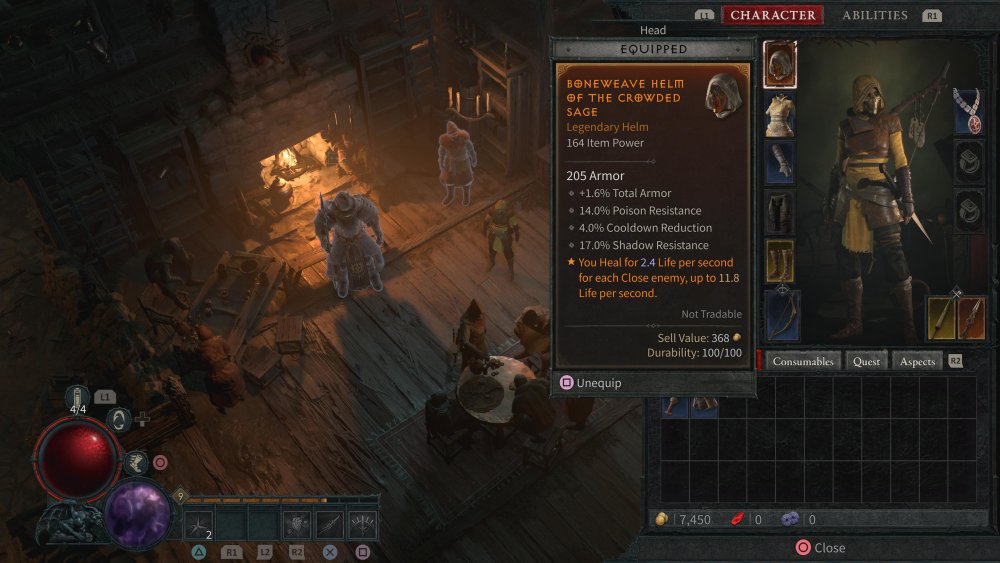
Task: Activate the dagger slash skill icon
Action: tap(329, 523)
